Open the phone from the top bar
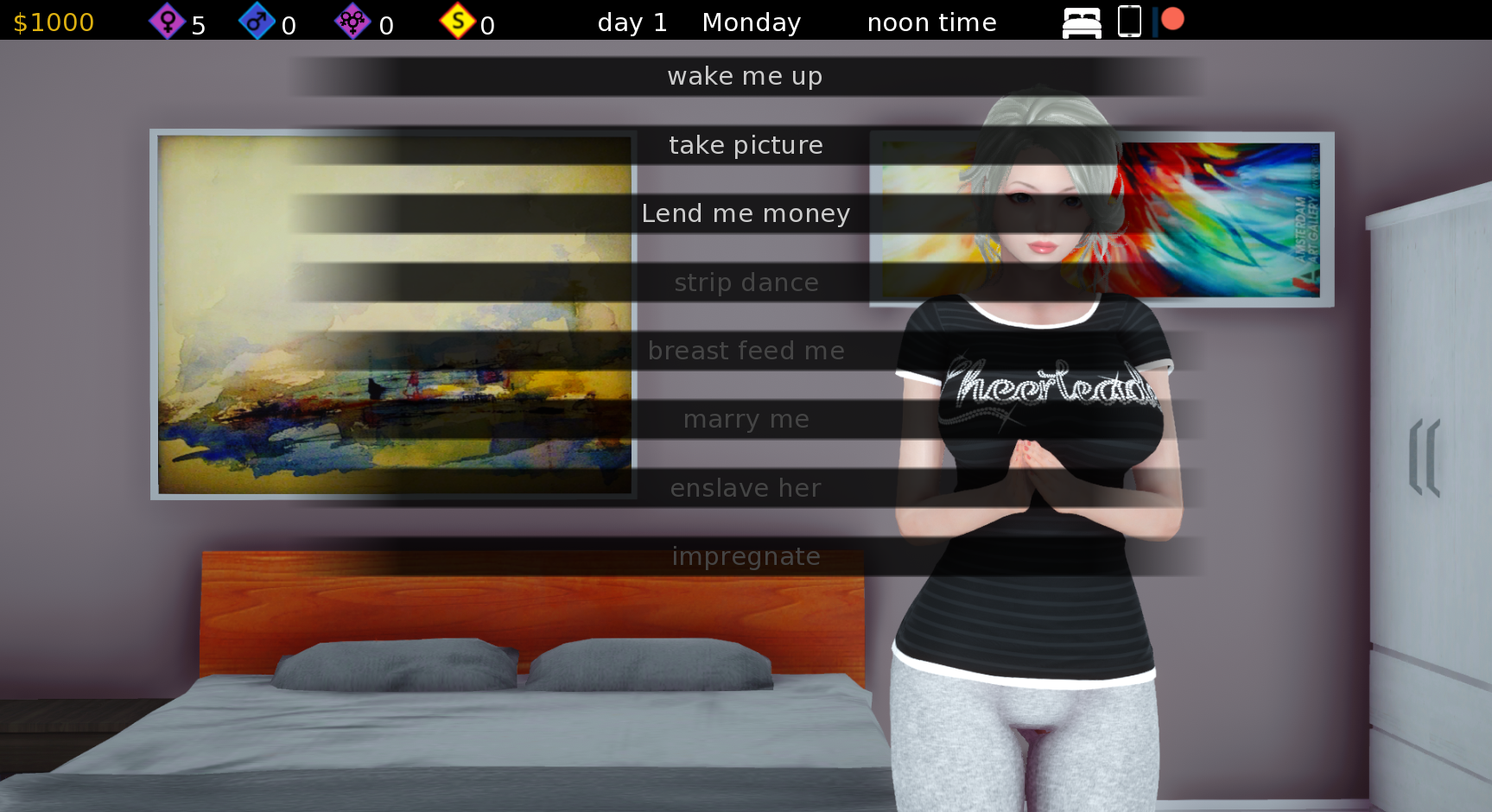The image size is (1492, 812). pyautogui.click(x=1129, y=22)
